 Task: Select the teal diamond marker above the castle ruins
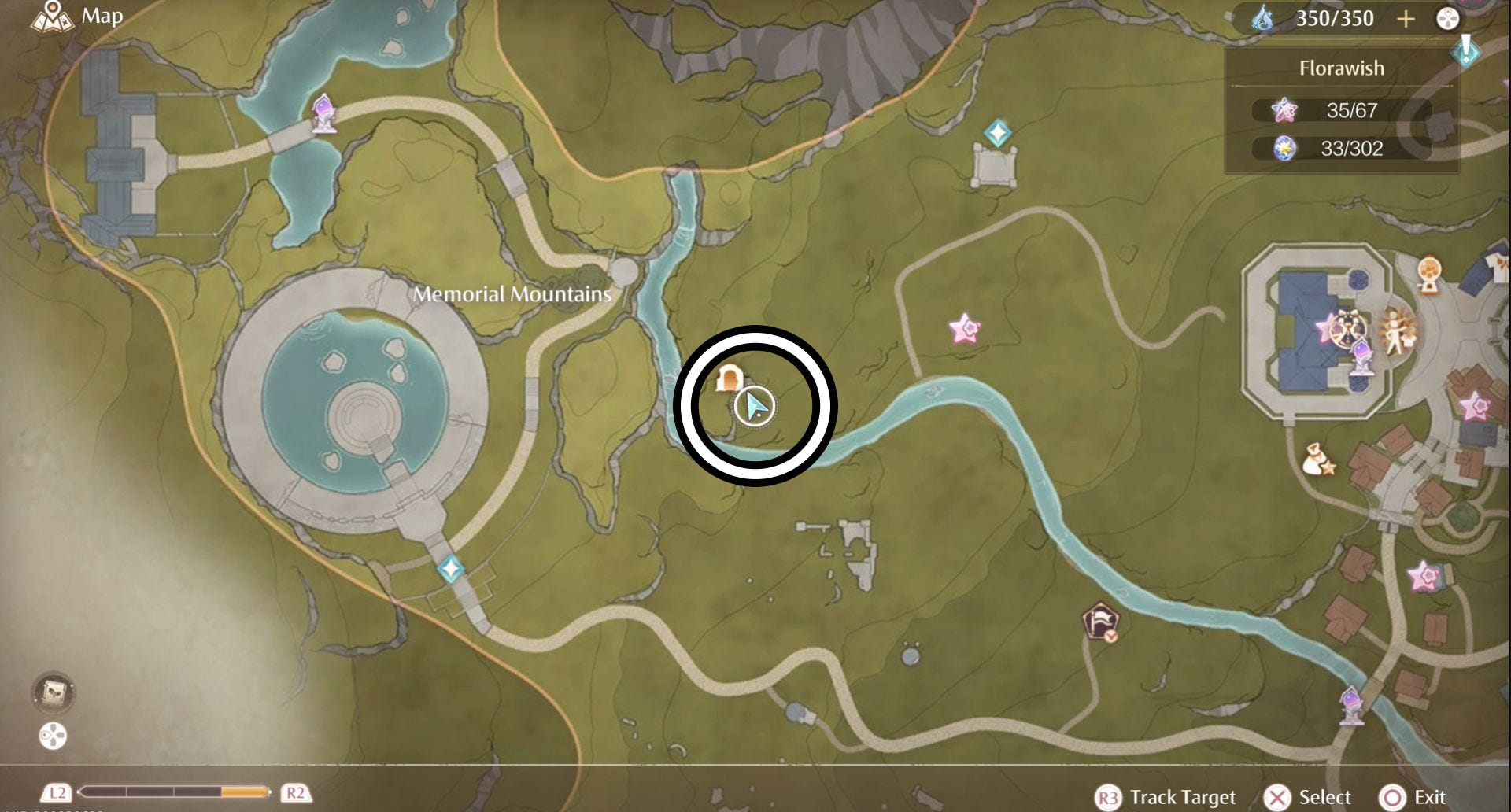(997, 133)
